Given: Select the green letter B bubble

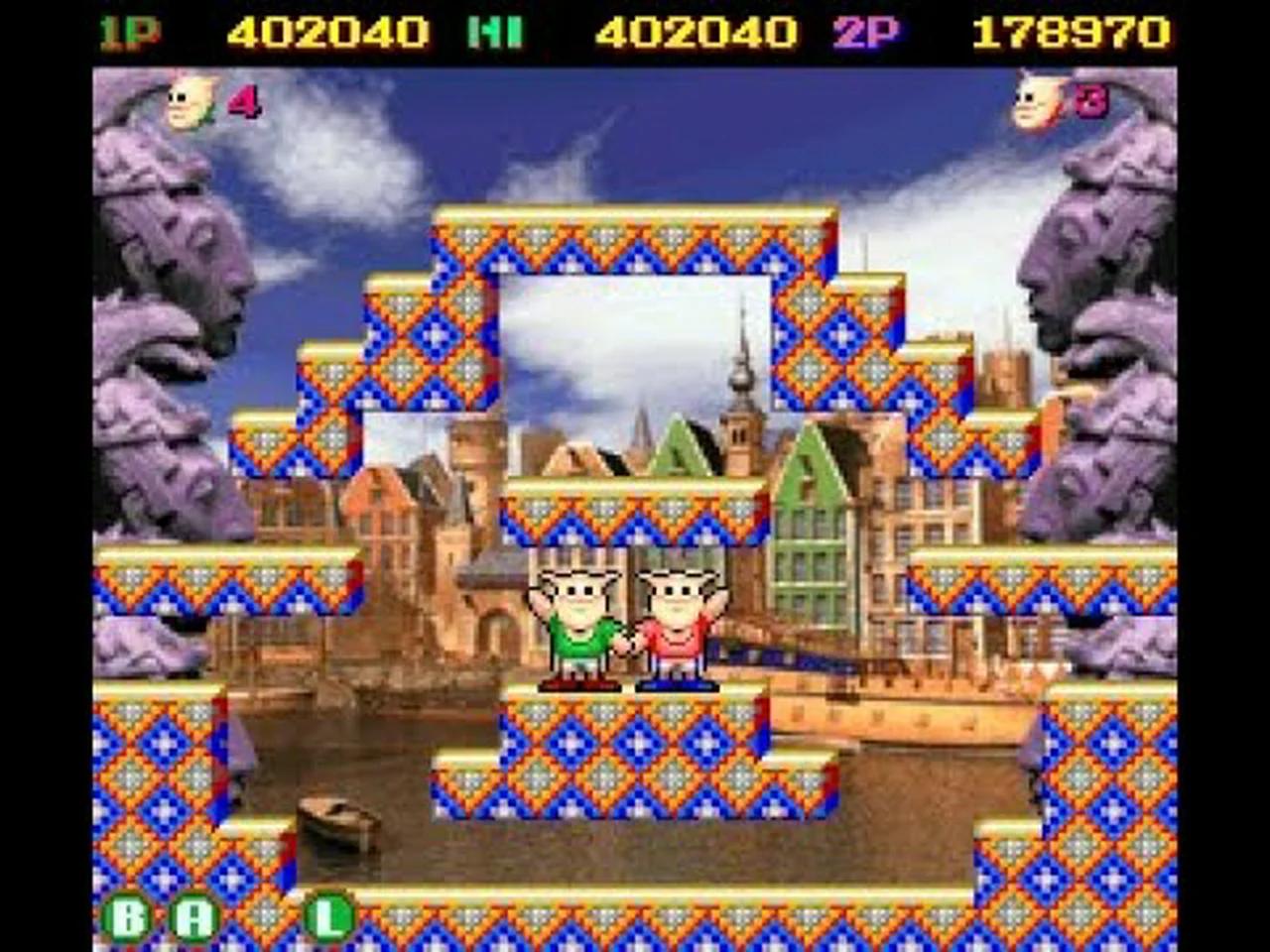Looking at the screenshot, I should 130,914.
